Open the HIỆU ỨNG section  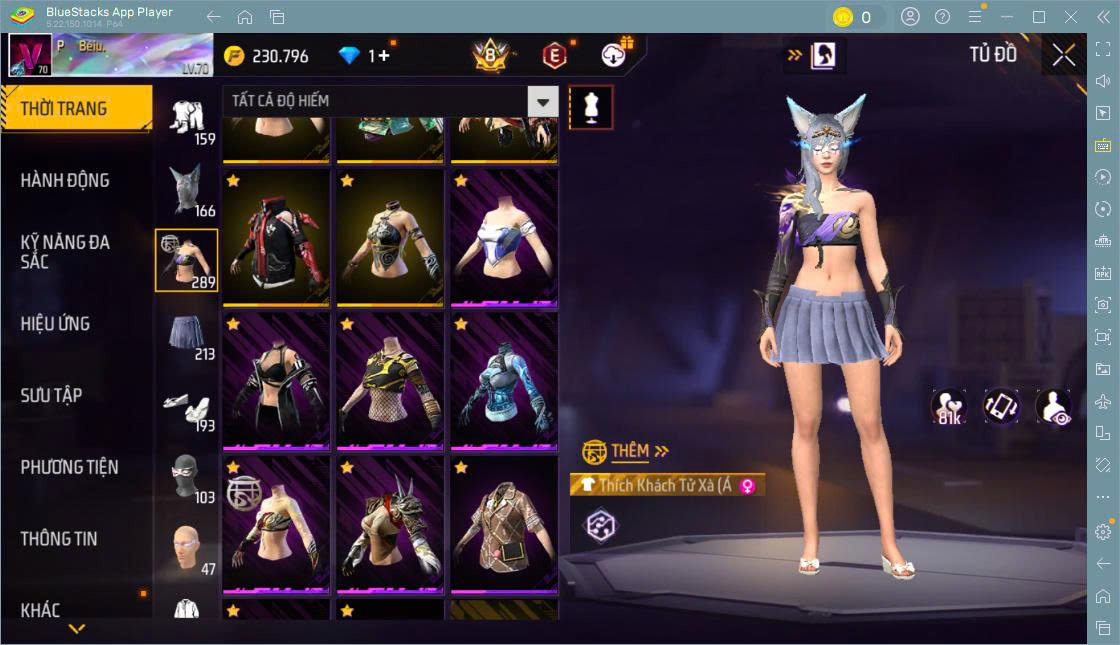pyautogui.click(x=55, y=324)
